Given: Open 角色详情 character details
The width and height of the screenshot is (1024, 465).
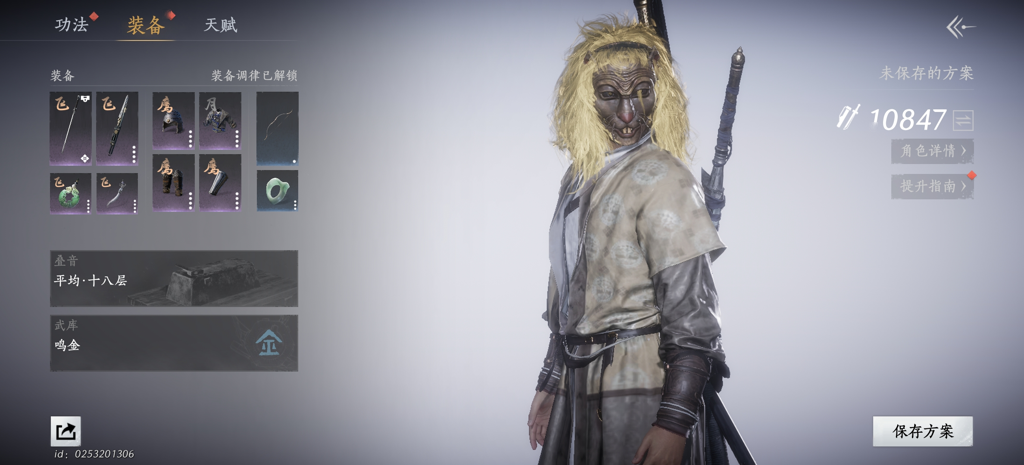Looking at the screenshot, I should 932,151.
